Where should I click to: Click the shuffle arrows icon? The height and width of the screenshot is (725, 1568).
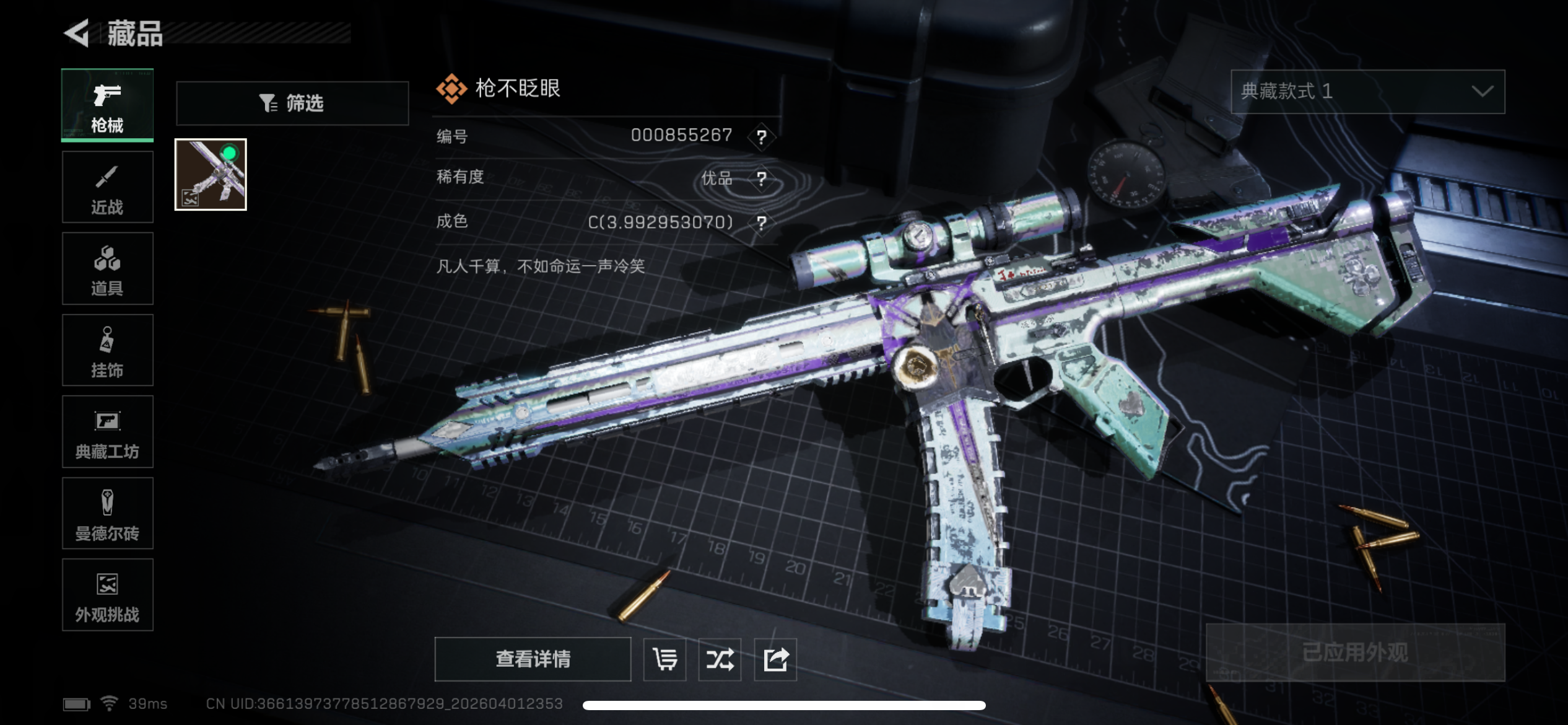coord(720,659)
